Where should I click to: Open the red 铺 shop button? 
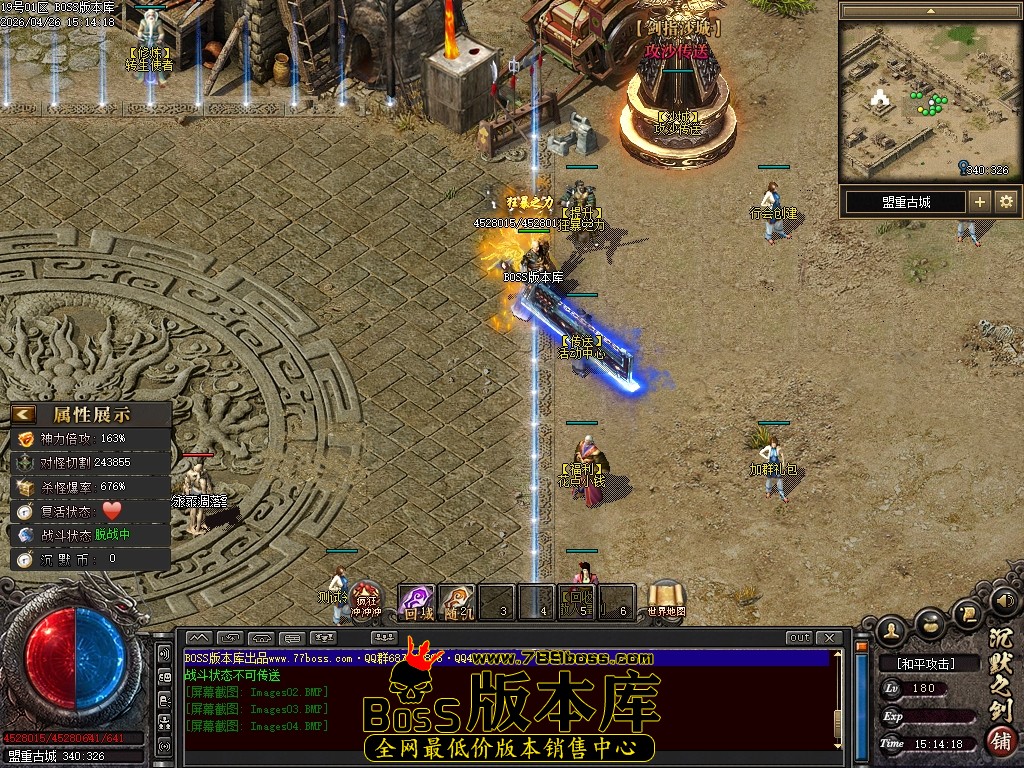coord(999,741)
